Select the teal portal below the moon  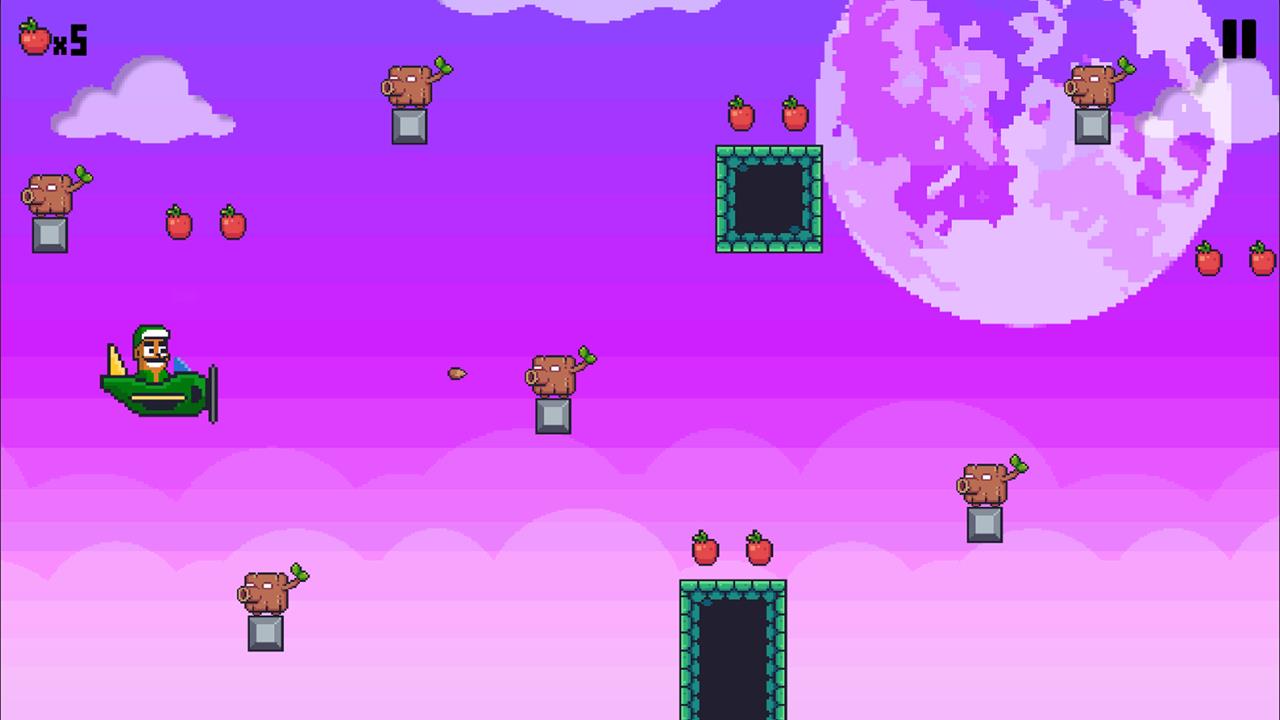pyautogui.click(x=769, y=197)
